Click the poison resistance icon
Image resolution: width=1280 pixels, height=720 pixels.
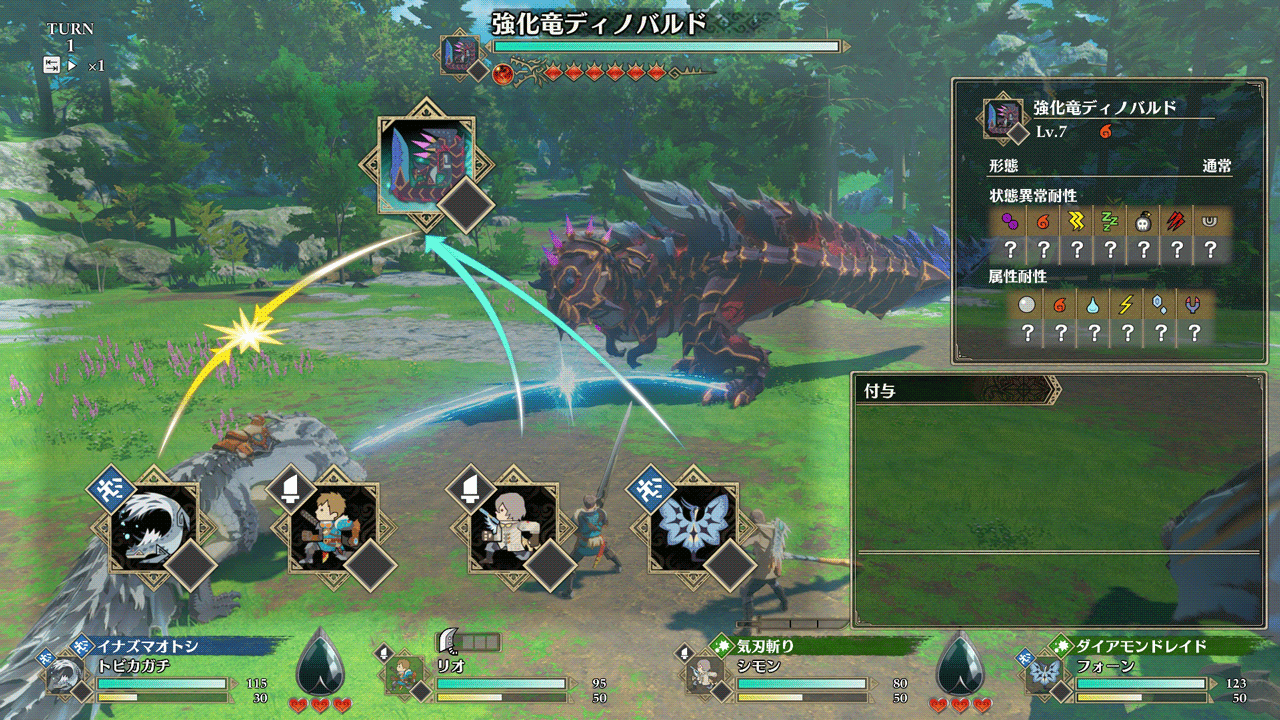click(1009, 222)
